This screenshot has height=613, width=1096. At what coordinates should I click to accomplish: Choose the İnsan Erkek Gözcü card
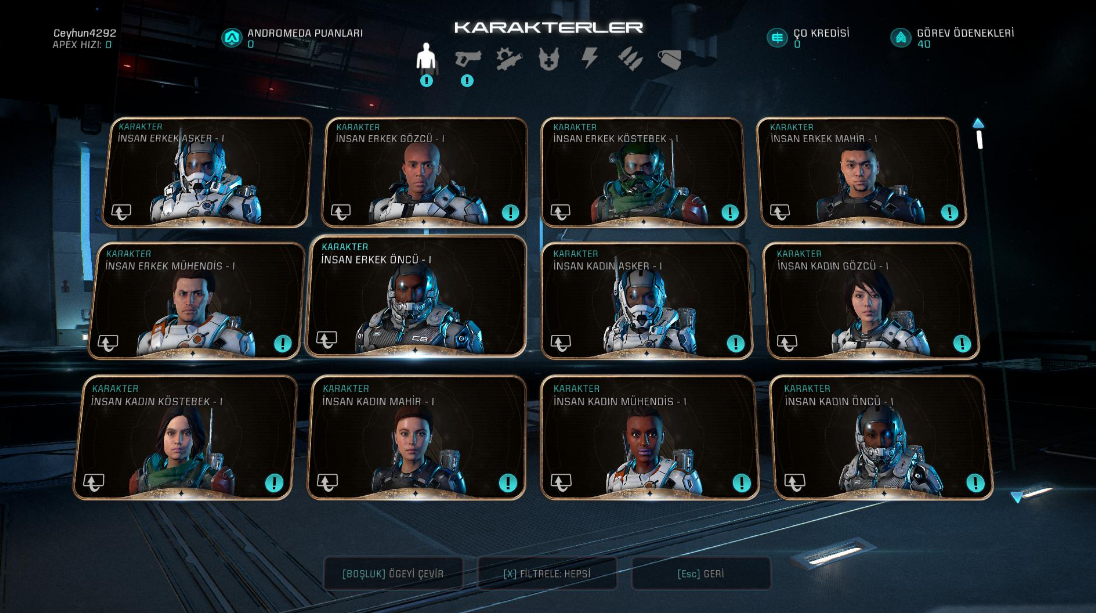tap(425, 172)
